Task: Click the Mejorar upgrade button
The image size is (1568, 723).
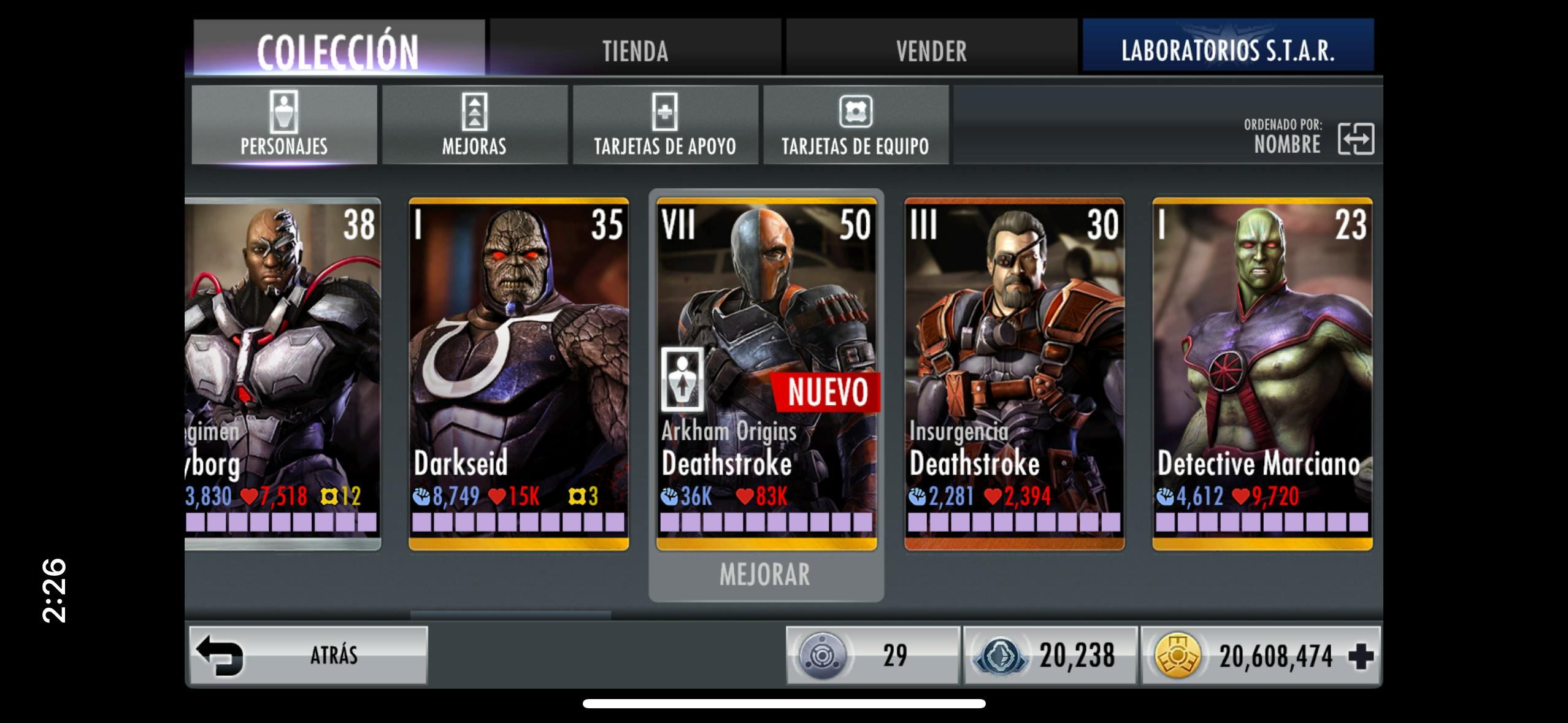Action: pyautogui.click(x=765, y=575)
